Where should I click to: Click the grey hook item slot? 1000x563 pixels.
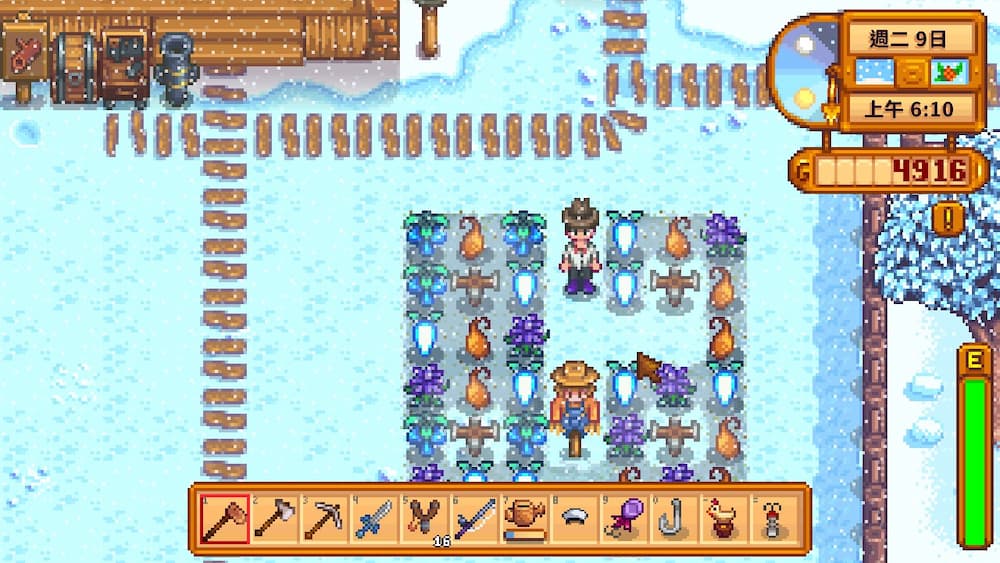tap(675, 519)
